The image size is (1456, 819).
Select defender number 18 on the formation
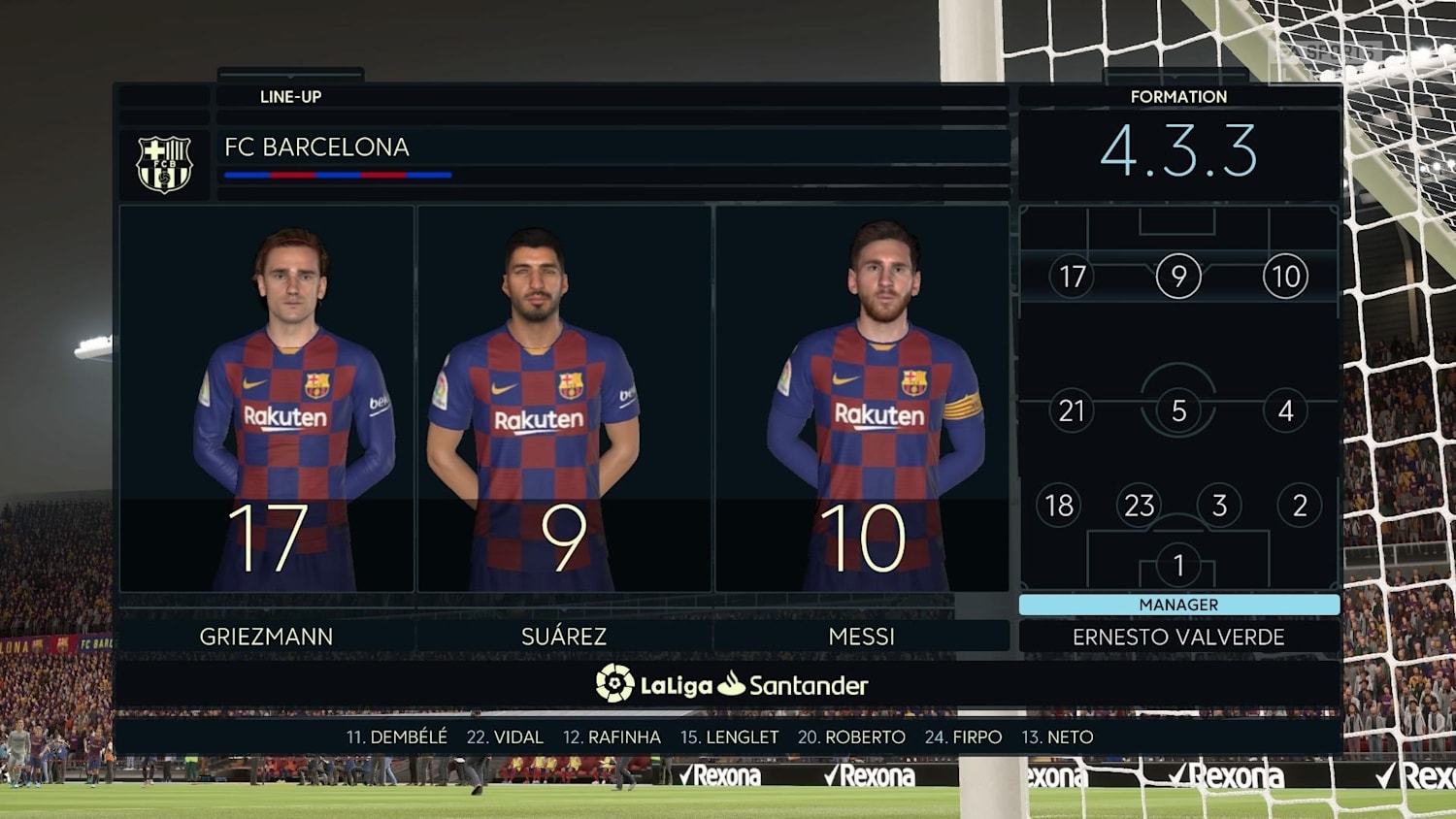(1058, 505)
